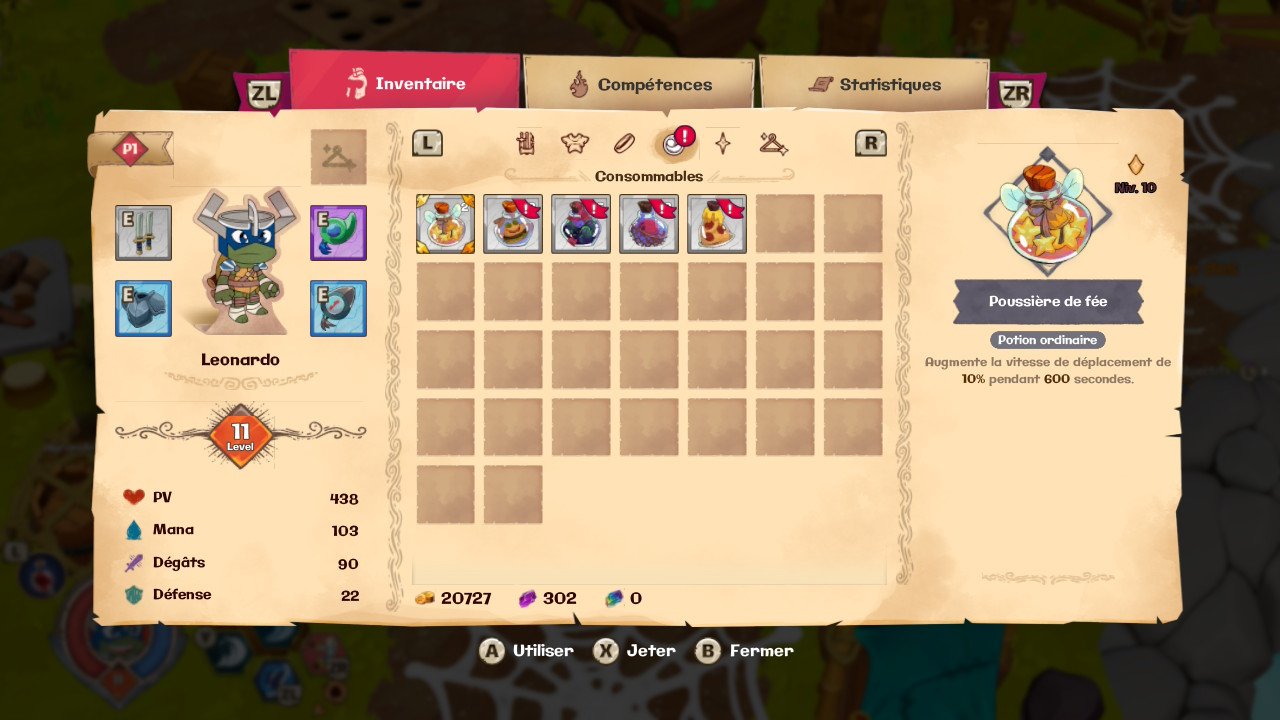The height and width of the screenshot is (720, 1280).
Task: Click the equipped twin swords slot
Action: pyautogui.click(x=143, y=233)
